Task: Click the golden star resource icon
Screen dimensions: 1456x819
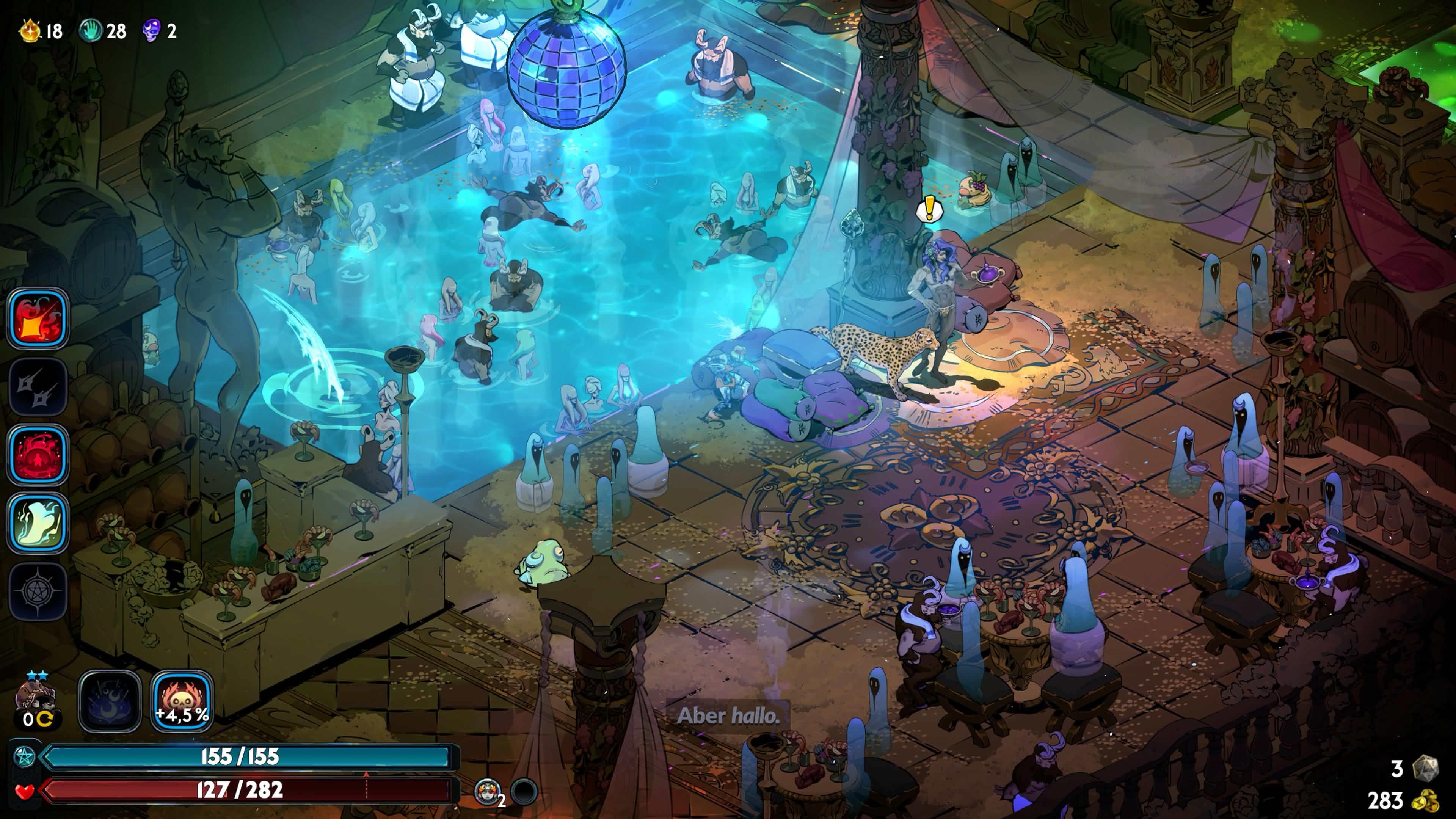Action: [x=30, y=30]
